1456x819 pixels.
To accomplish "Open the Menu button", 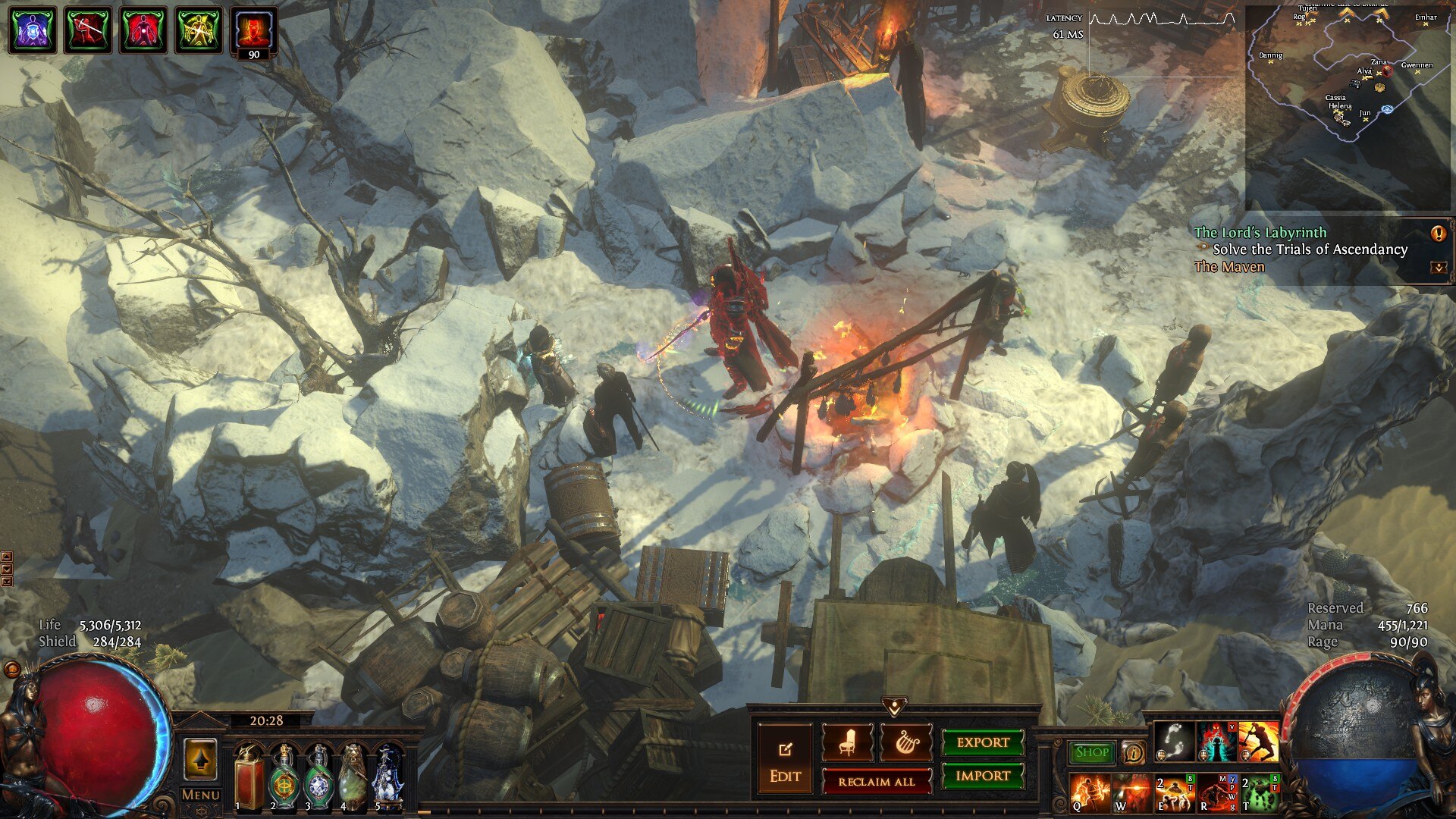I will [200, 795].
